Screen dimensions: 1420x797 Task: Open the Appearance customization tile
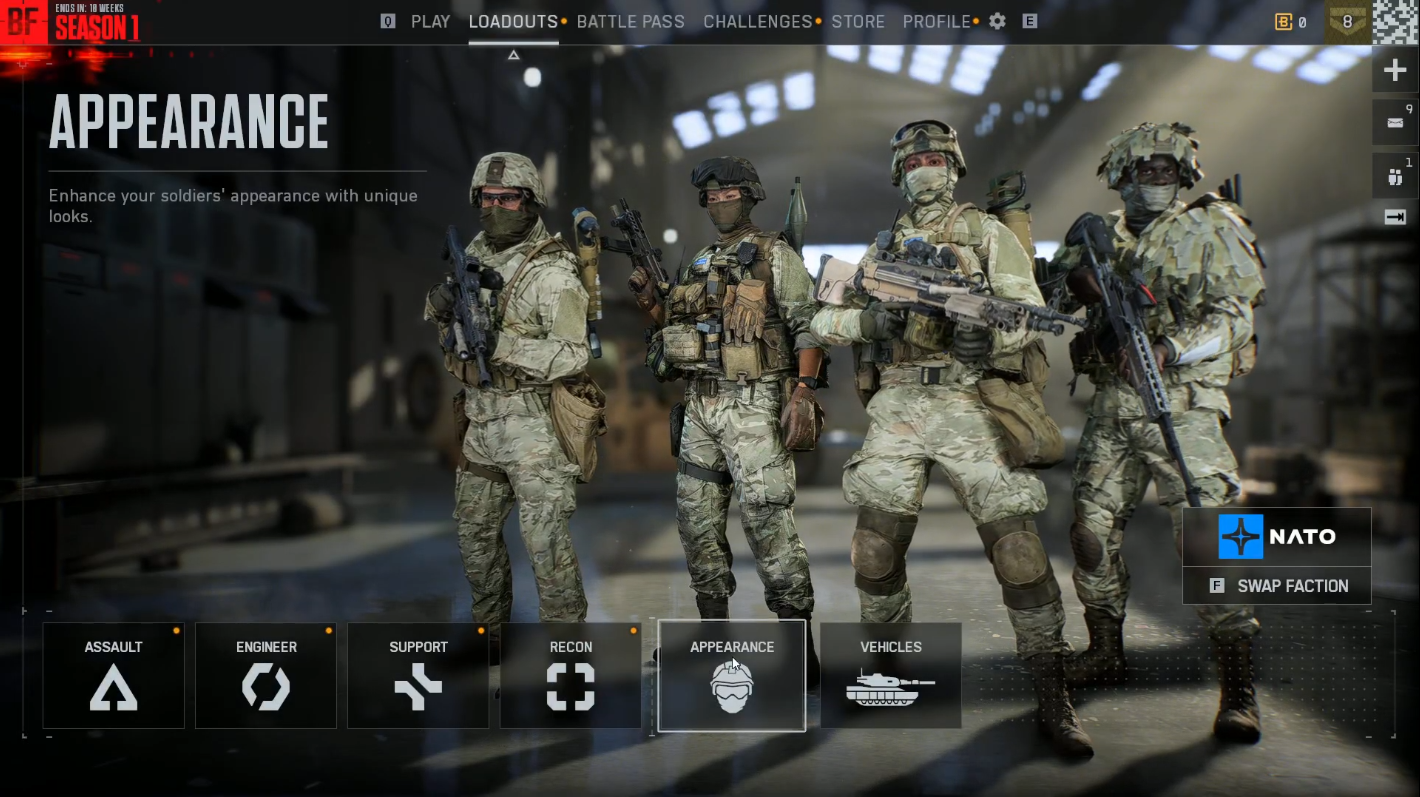732,675
